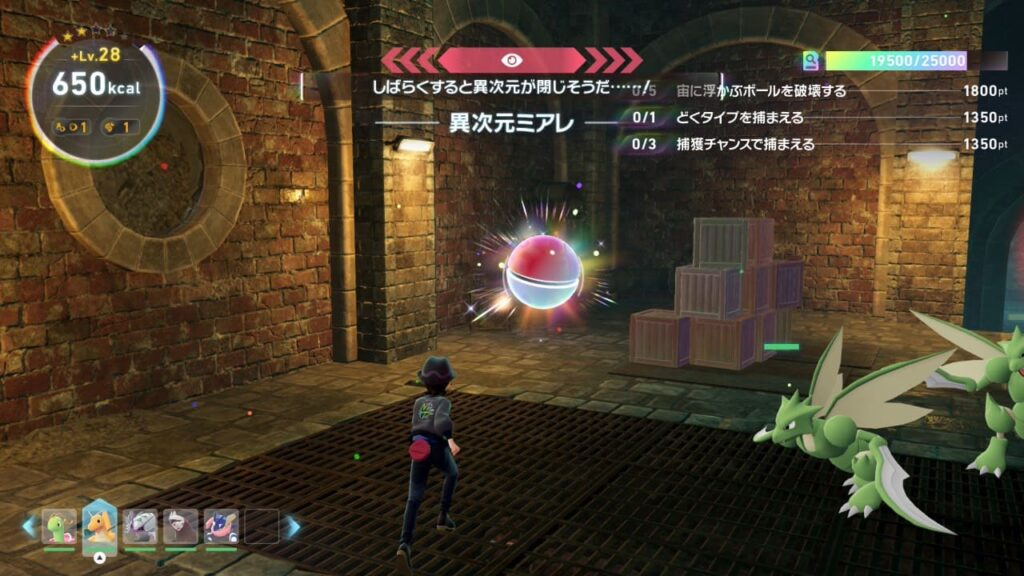Choose the white-headed dark Pokémon party slot
The height and width of the screenshot is (576, 1024).
point(181,527)
